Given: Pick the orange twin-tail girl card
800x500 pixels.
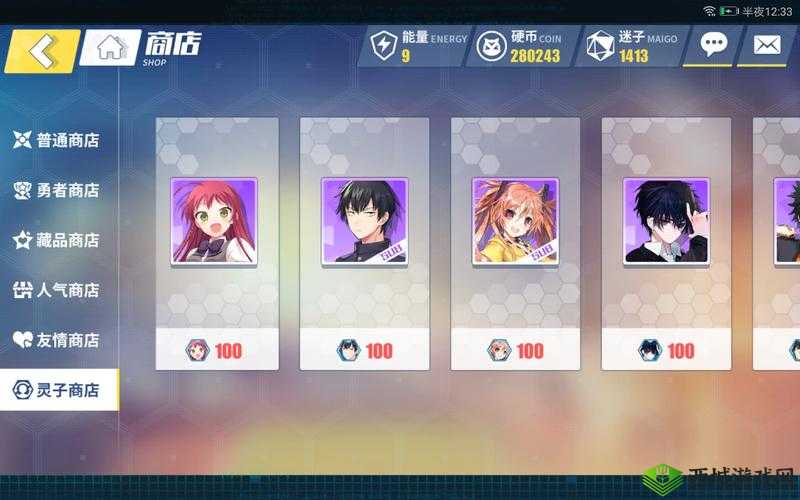Looking at the screenshot, I should [x=515, y=221].
